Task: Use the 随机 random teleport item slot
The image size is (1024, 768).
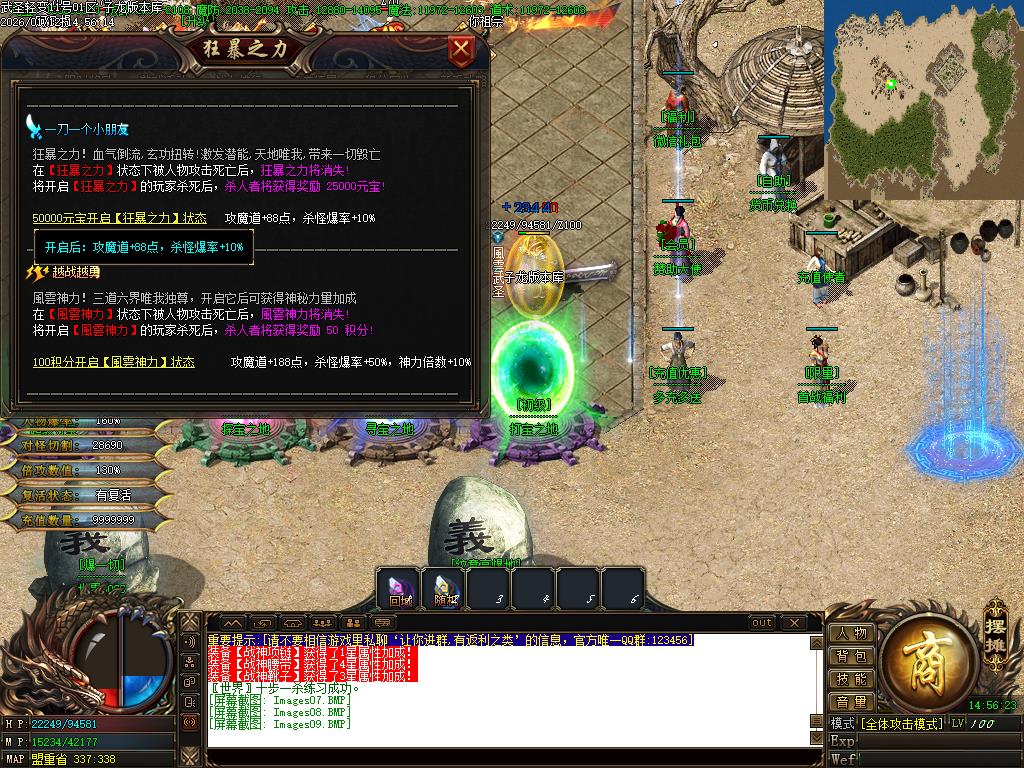Action: [x=445, y=590]
